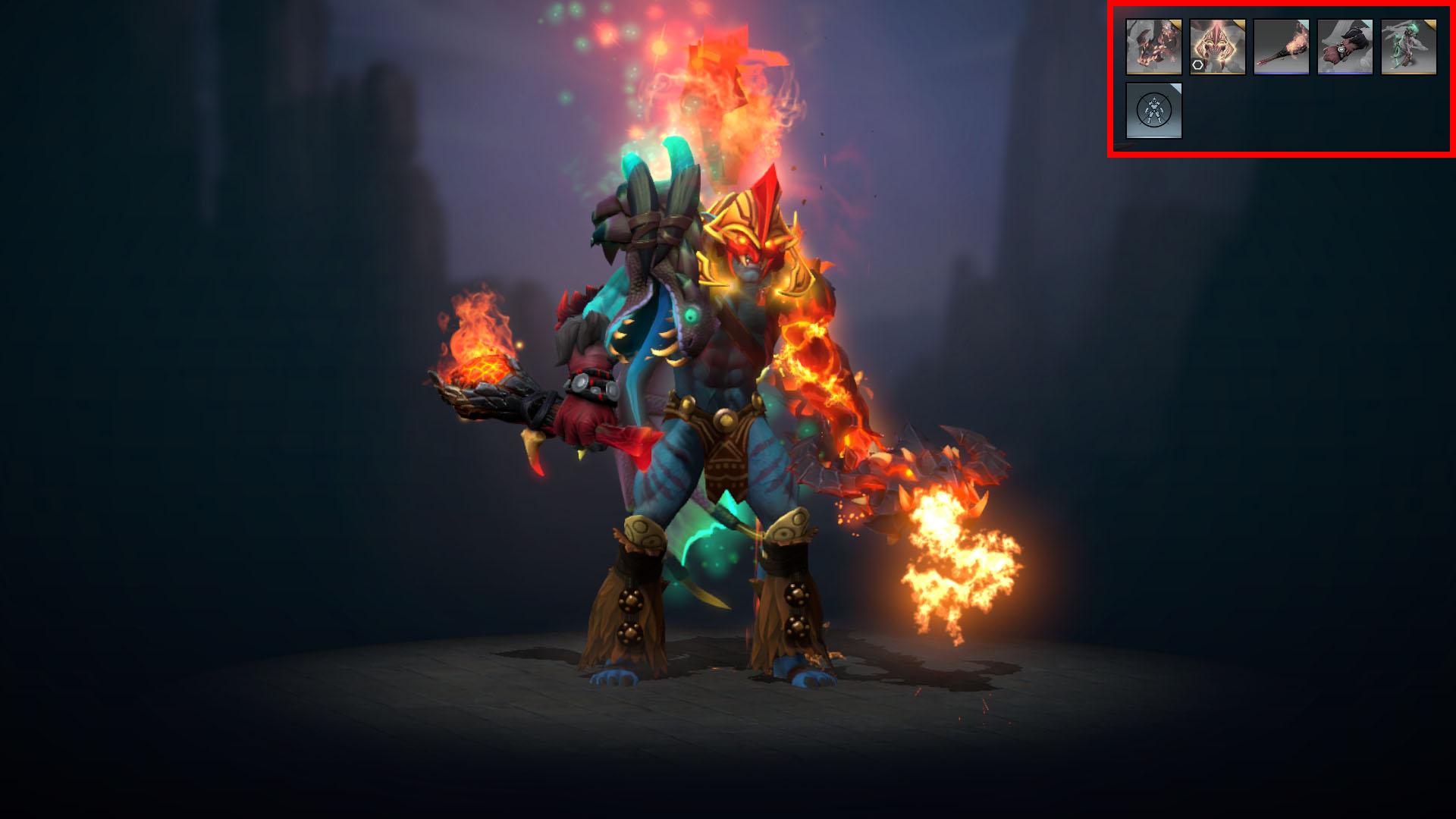Click the green spirit ward thumbnail

pos(1409,45)
